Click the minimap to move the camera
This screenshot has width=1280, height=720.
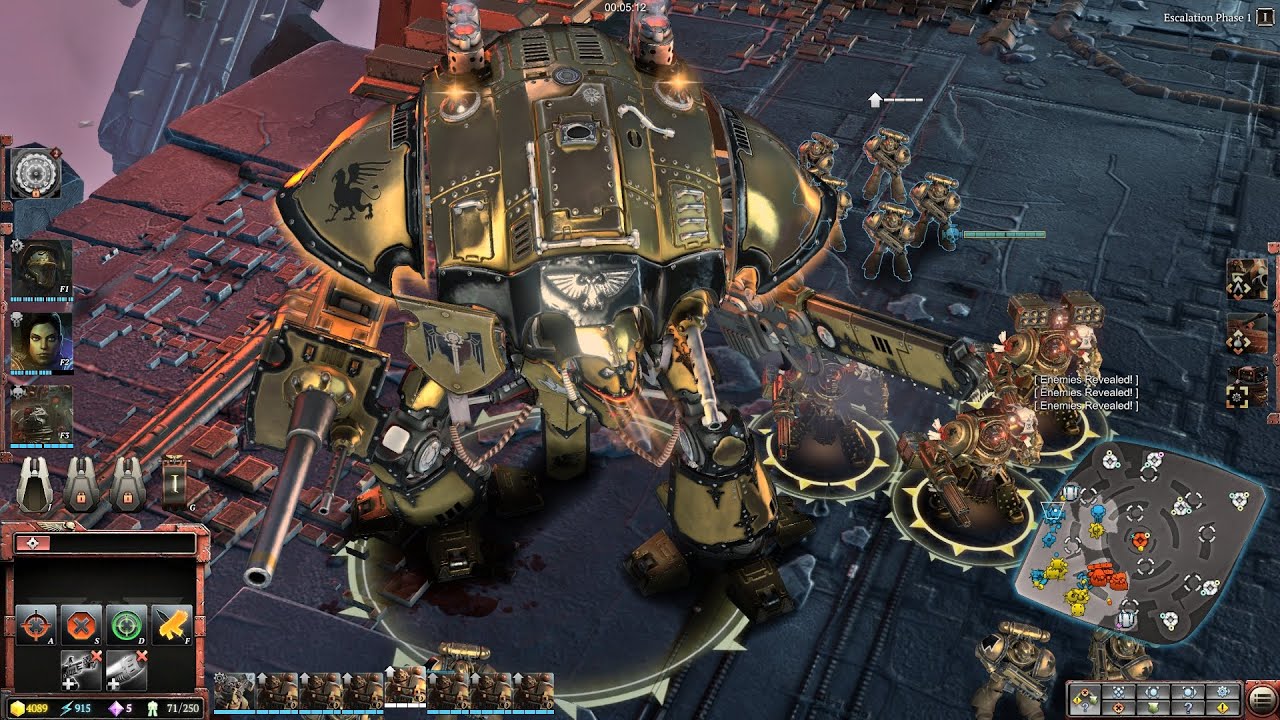click(x=1140, y=545)
